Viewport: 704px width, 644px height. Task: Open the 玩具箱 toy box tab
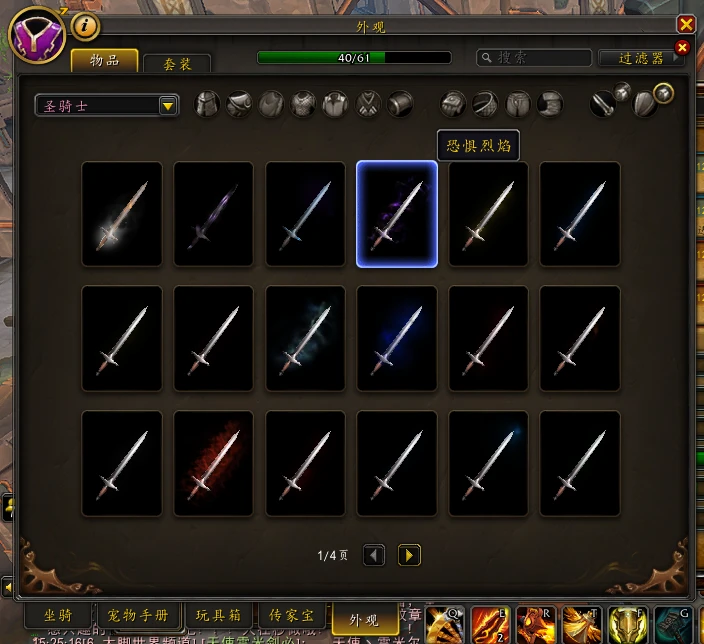point(216,614)
